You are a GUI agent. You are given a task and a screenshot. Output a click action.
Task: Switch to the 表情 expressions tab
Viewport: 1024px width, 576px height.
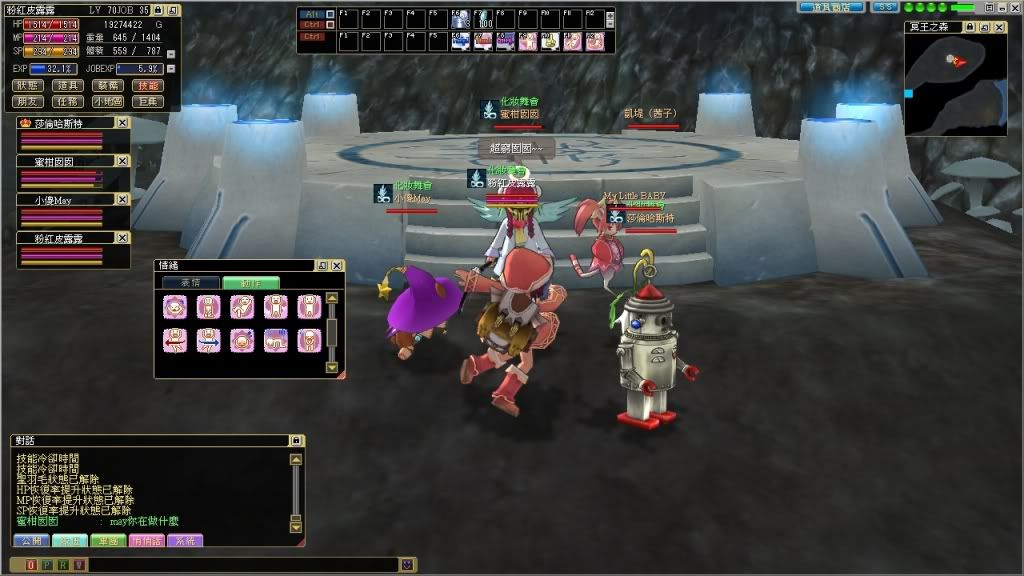(189, 283)
